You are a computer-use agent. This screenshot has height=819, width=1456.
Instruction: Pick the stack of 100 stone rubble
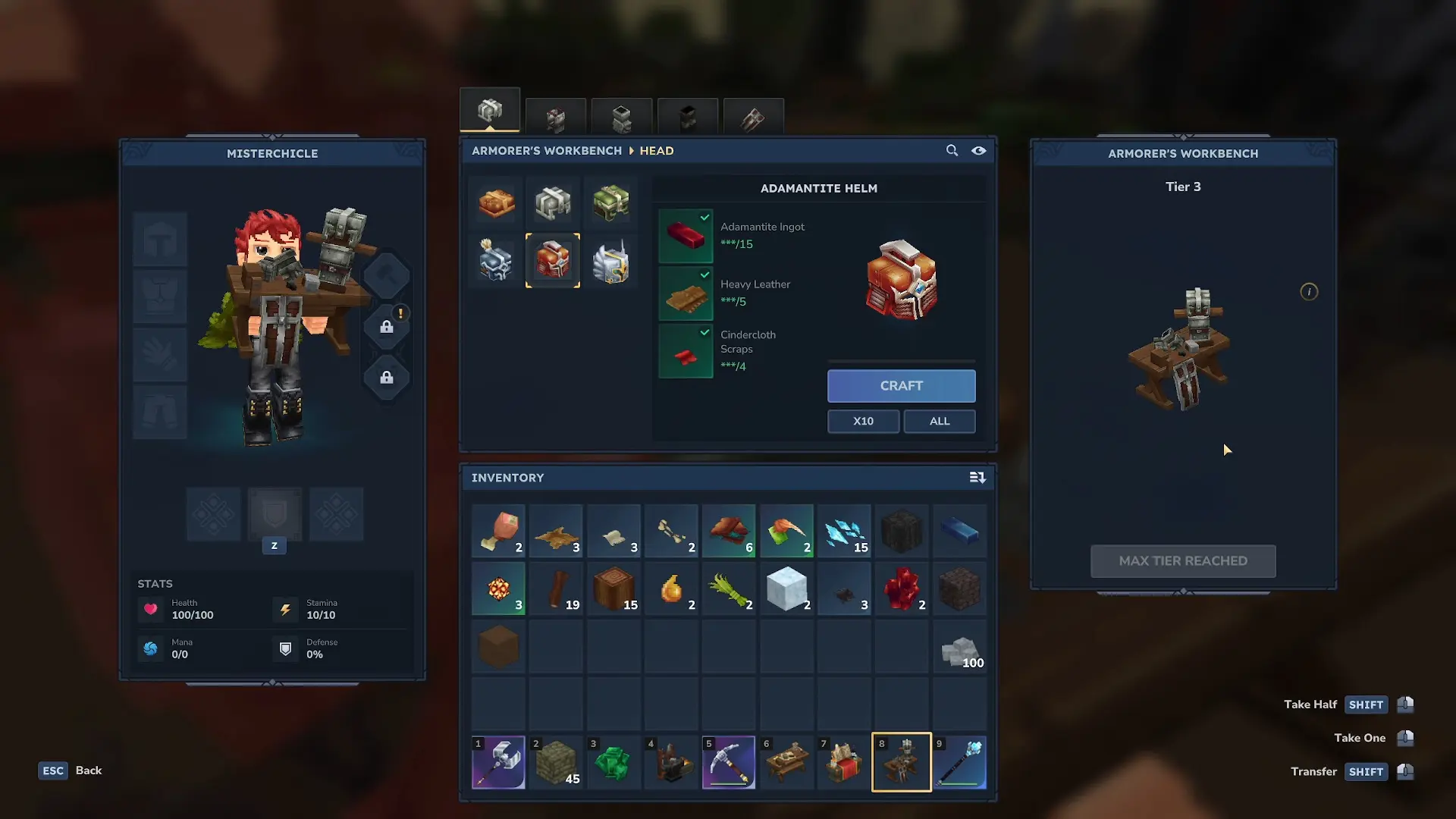coord(960,649)
